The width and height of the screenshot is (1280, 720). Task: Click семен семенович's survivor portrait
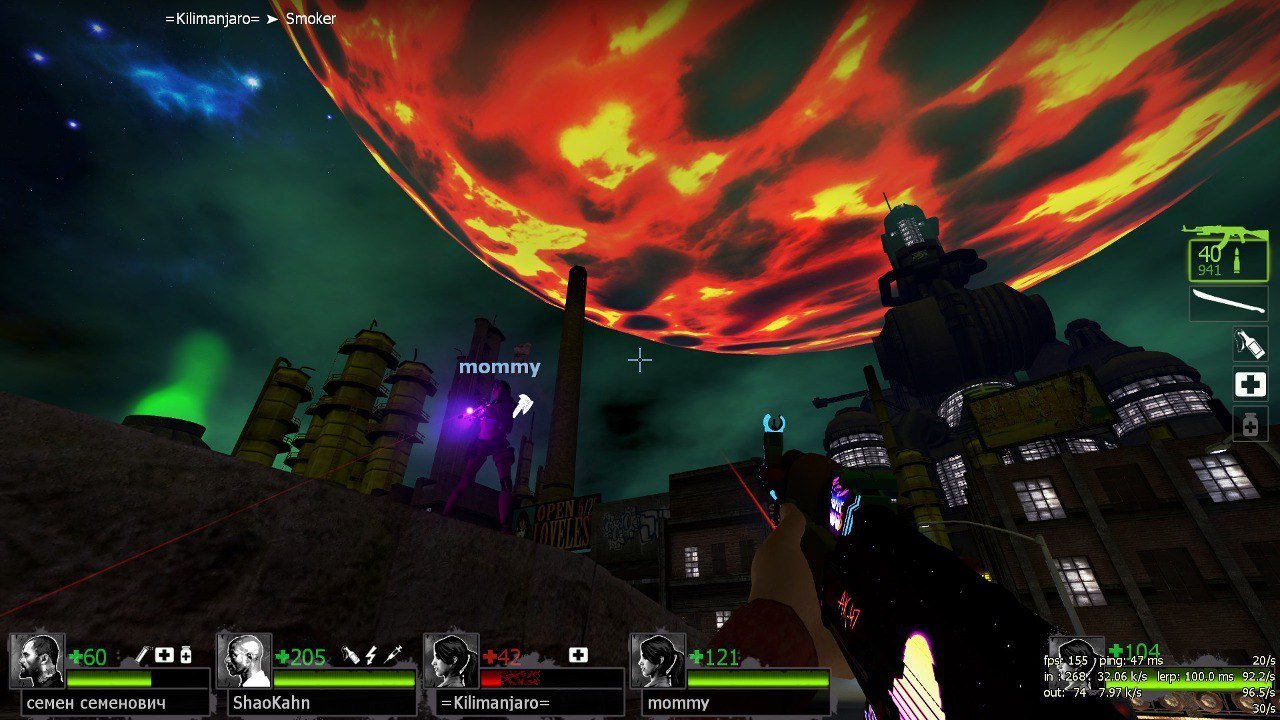coord(38,660)
